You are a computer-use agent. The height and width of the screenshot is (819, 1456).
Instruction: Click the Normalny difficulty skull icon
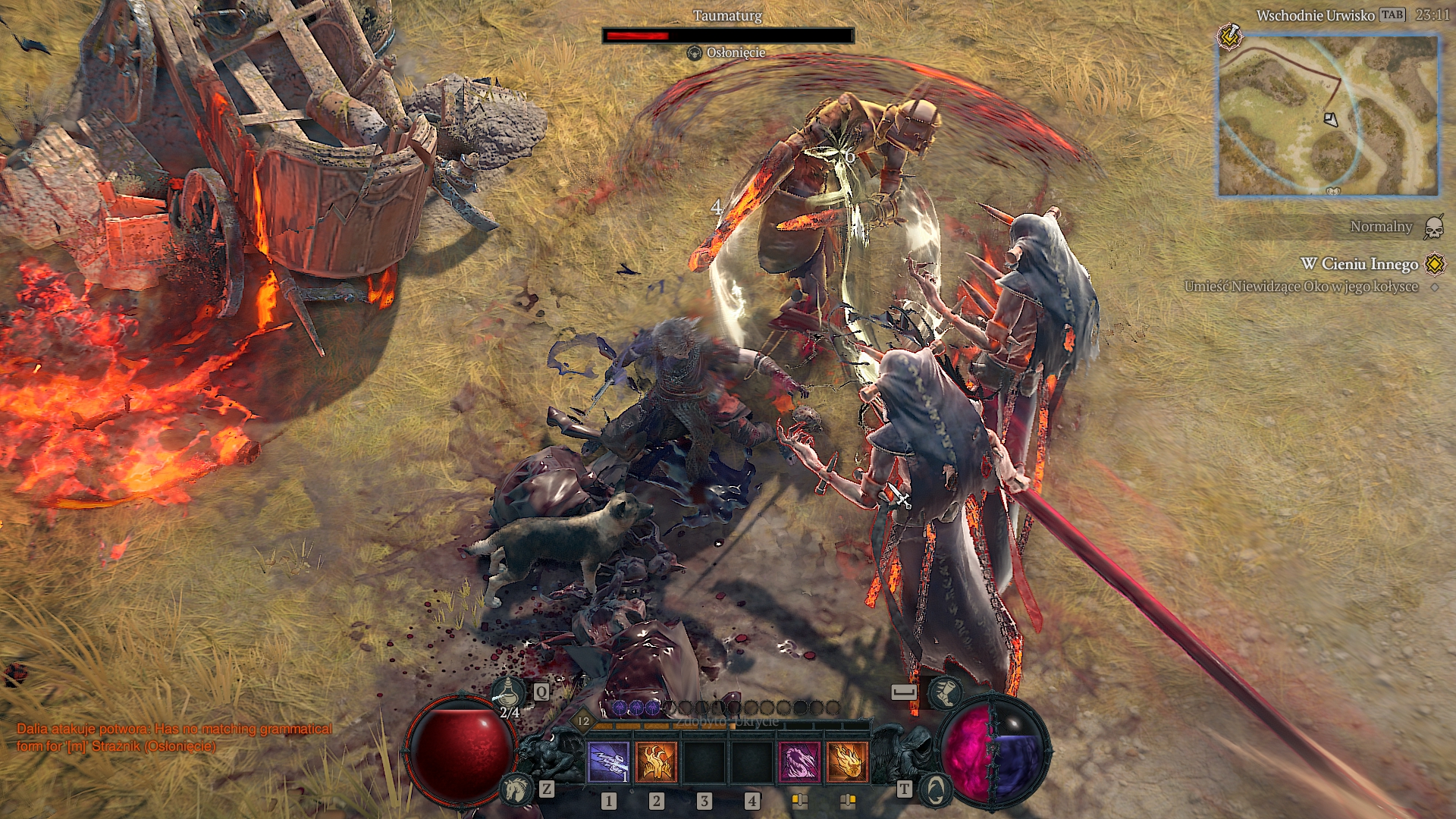pos(1433,227)
